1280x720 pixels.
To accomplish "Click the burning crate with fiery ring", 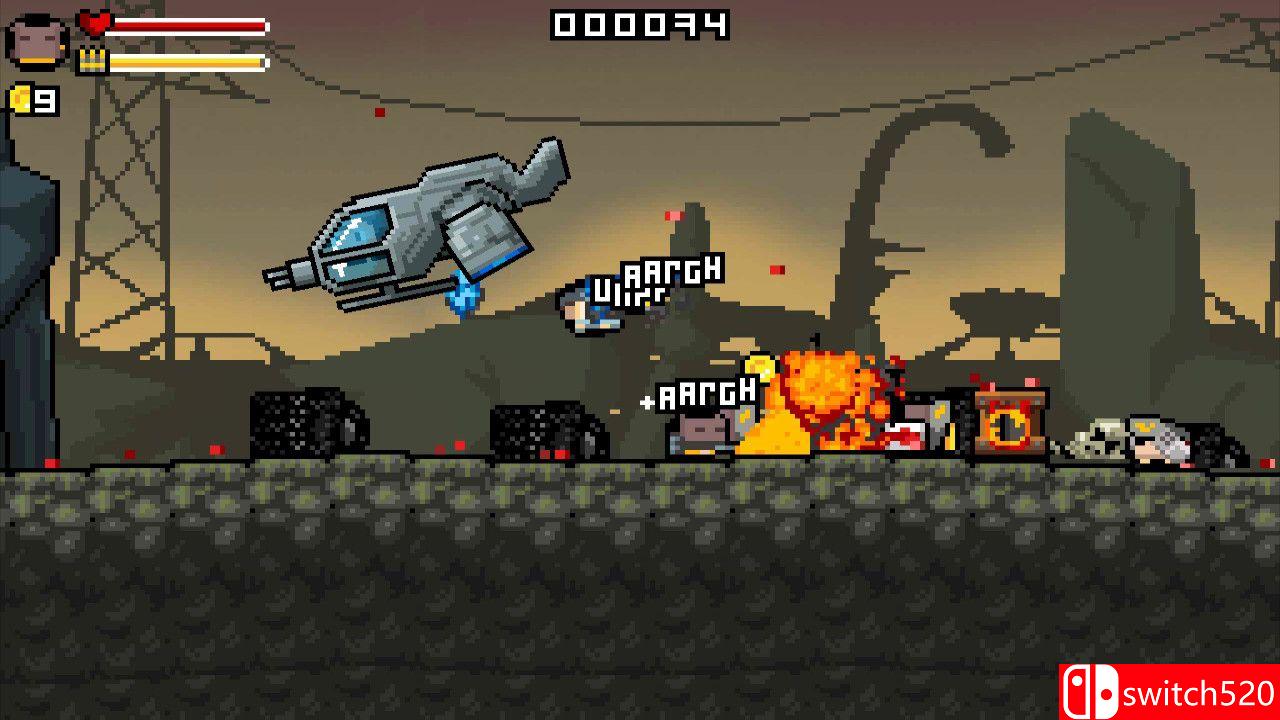I will click(1007, 422).
